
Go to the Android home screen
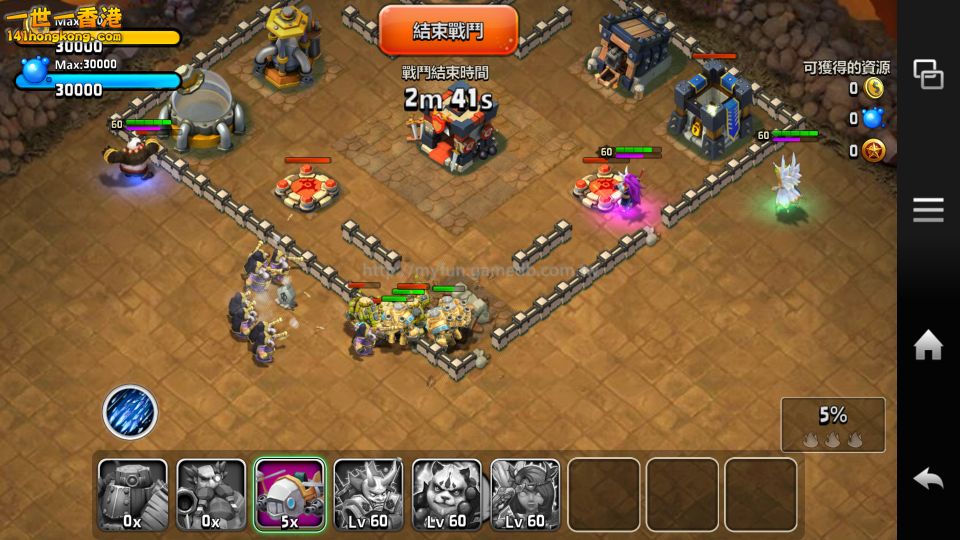[x=928, y=345]
